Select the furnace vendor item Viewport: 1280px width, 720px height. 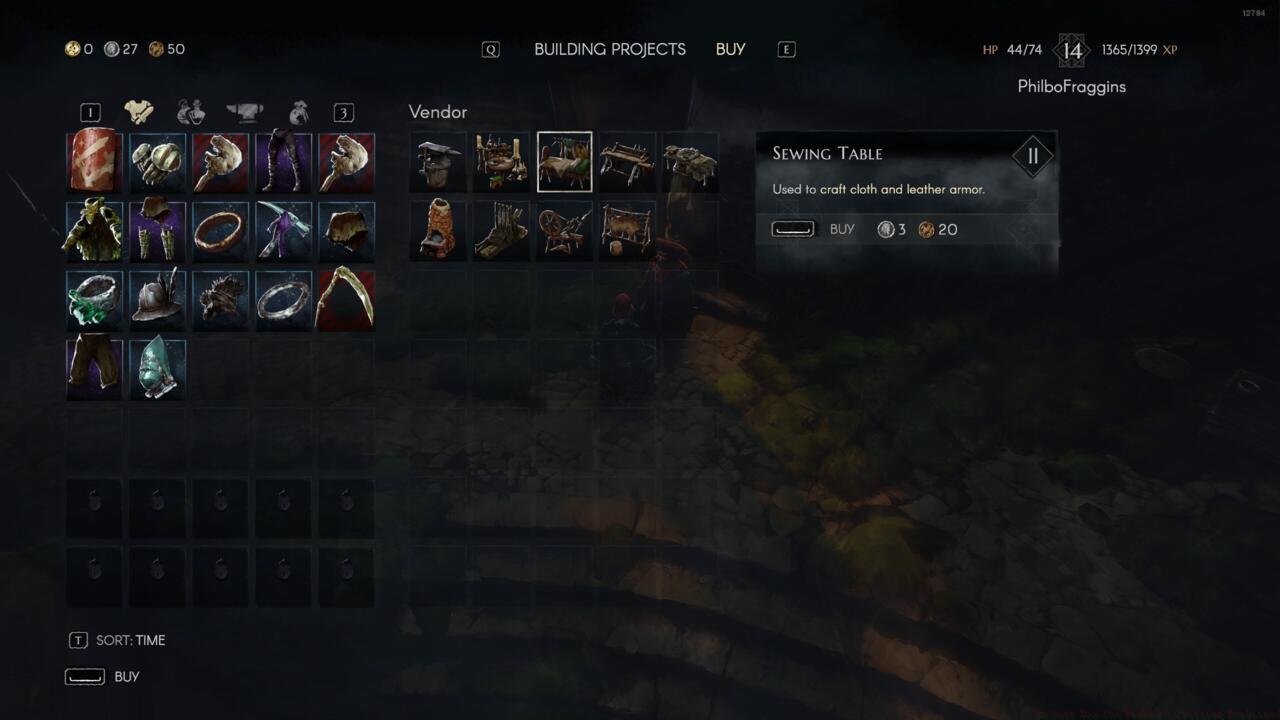437,230
